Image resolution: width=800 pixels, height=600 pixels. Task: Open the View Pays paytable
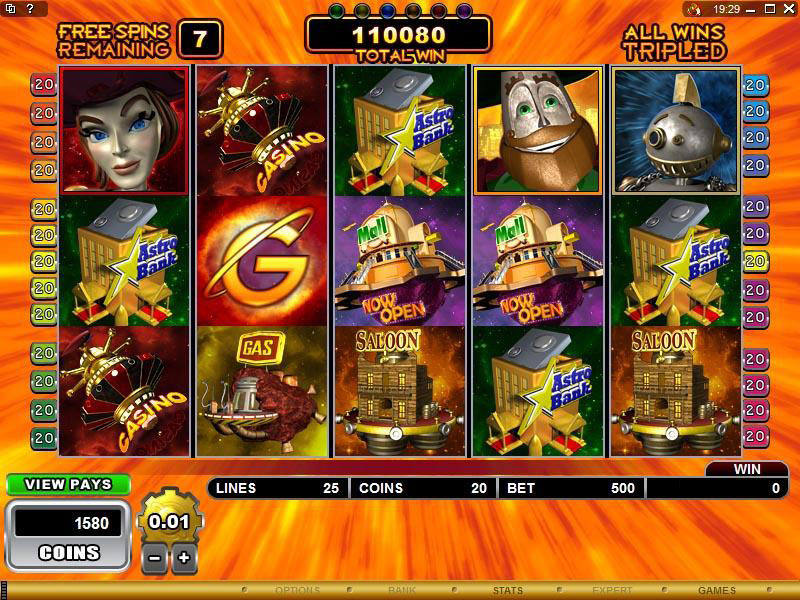pos(68,485)
